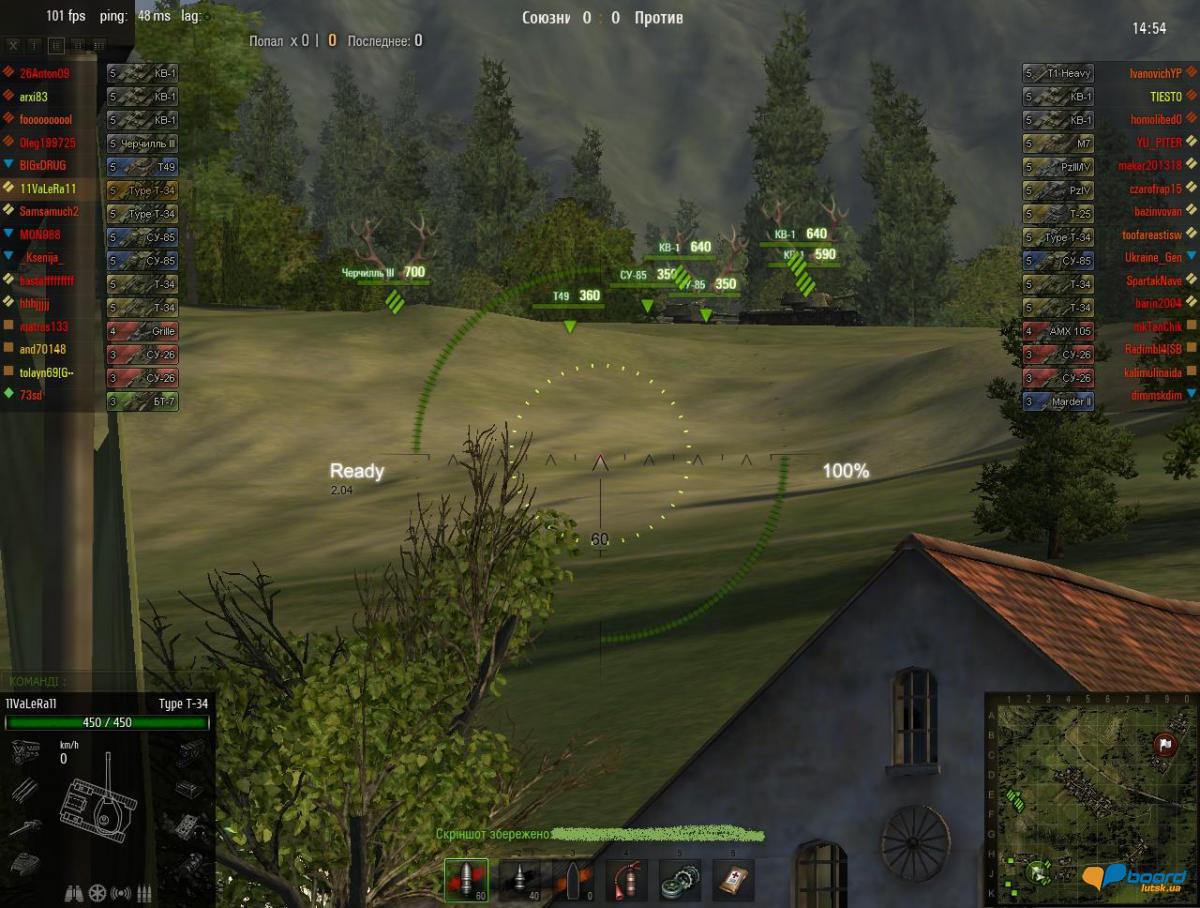This screenshot has height=908, width=1200.
Task: Use the first aid kit consumable
Action: (733, 880)
